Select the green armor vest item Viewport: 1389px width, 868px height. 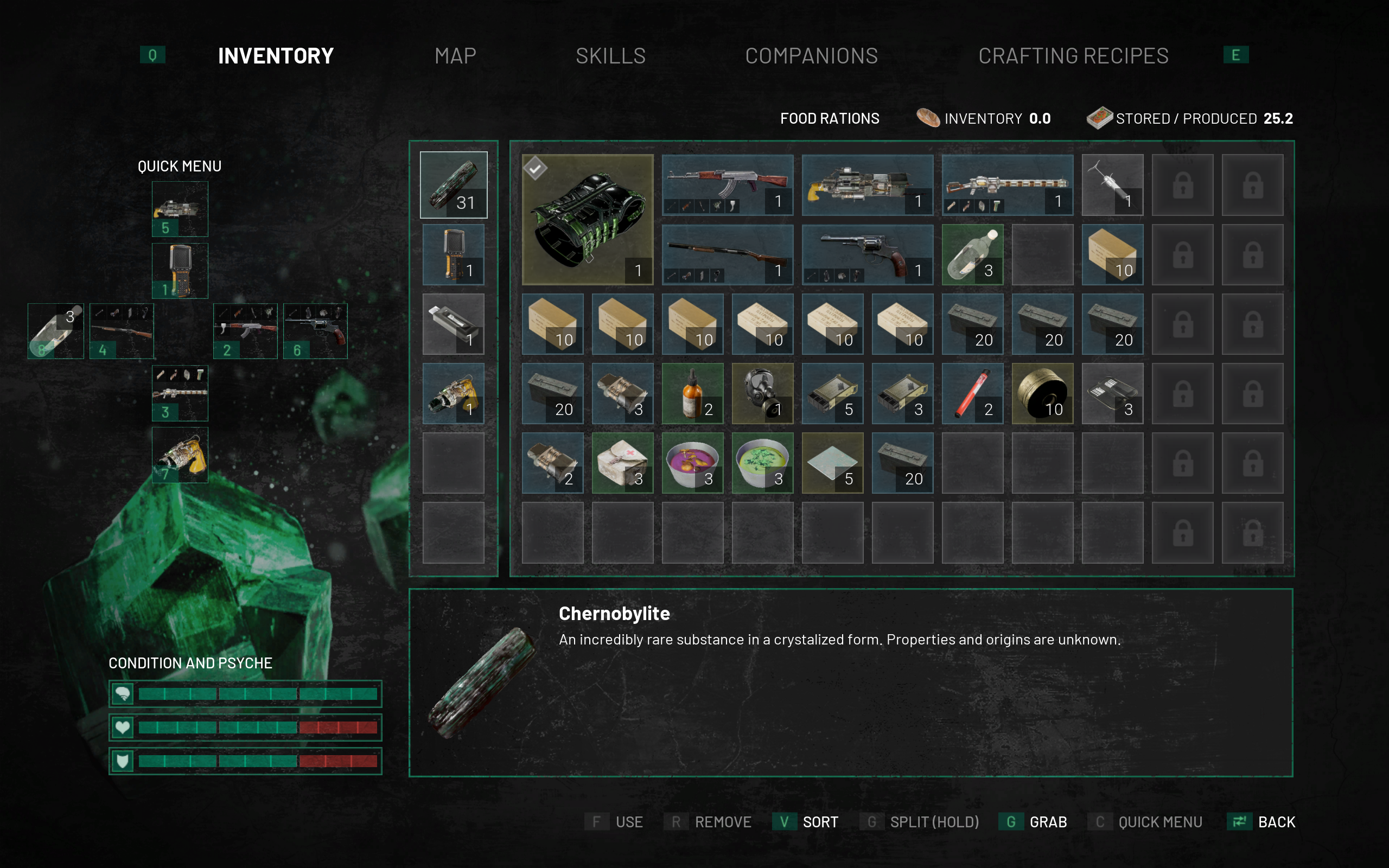[x=587, y=219]
